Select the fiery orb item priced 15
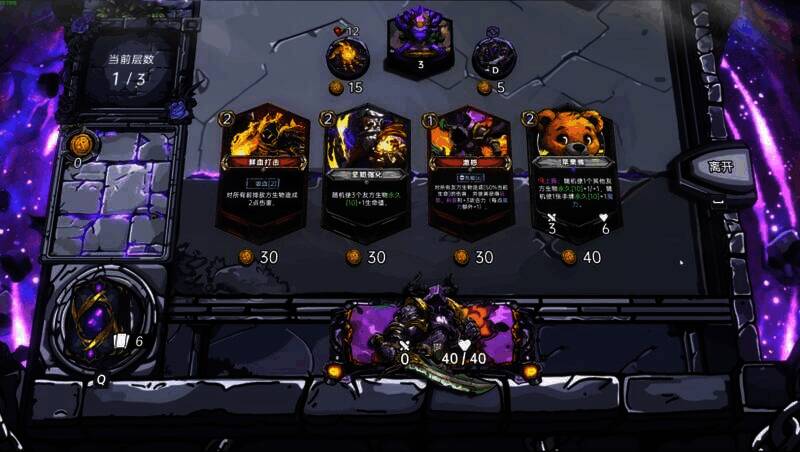The image size is (800, 452). point(348,56)
